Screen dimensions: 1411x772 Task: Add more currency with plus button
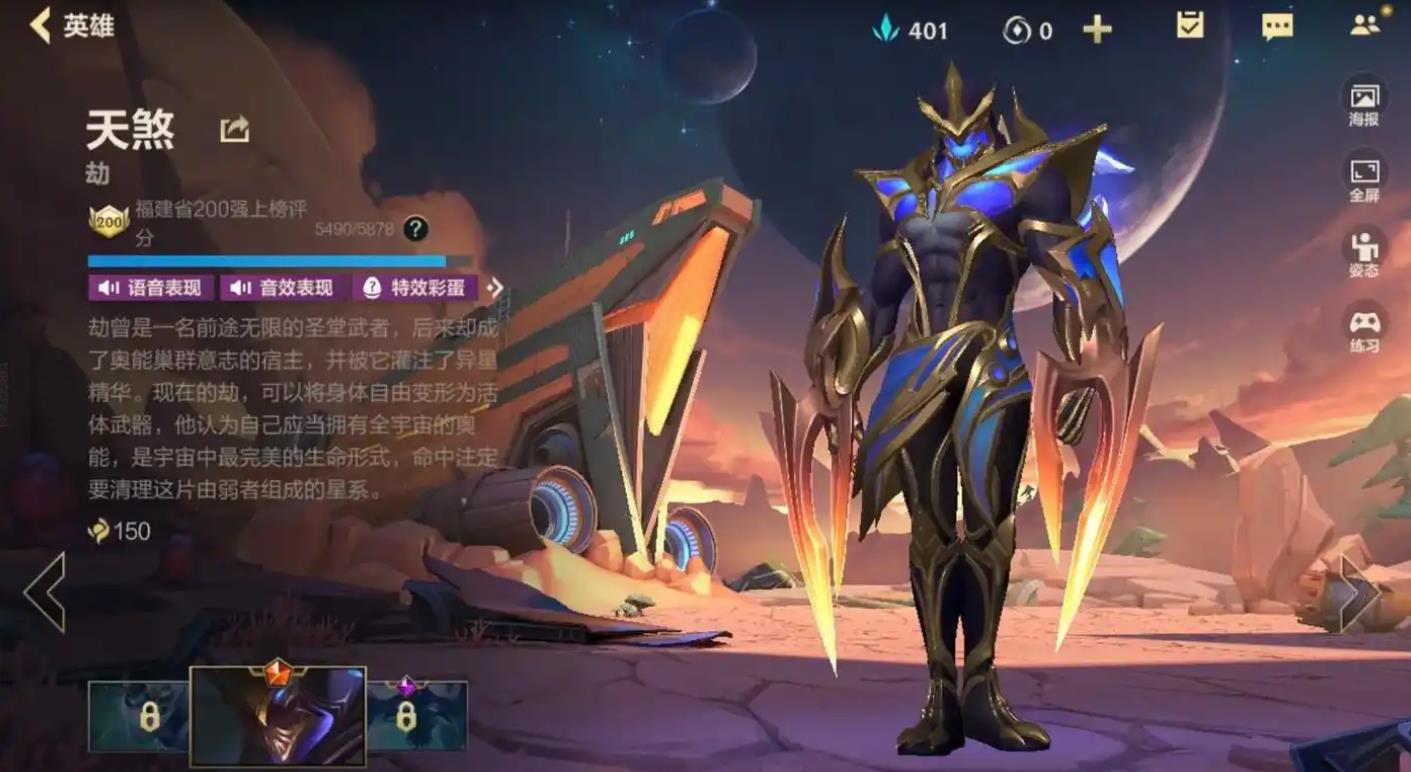click(x=1097, y=30)
